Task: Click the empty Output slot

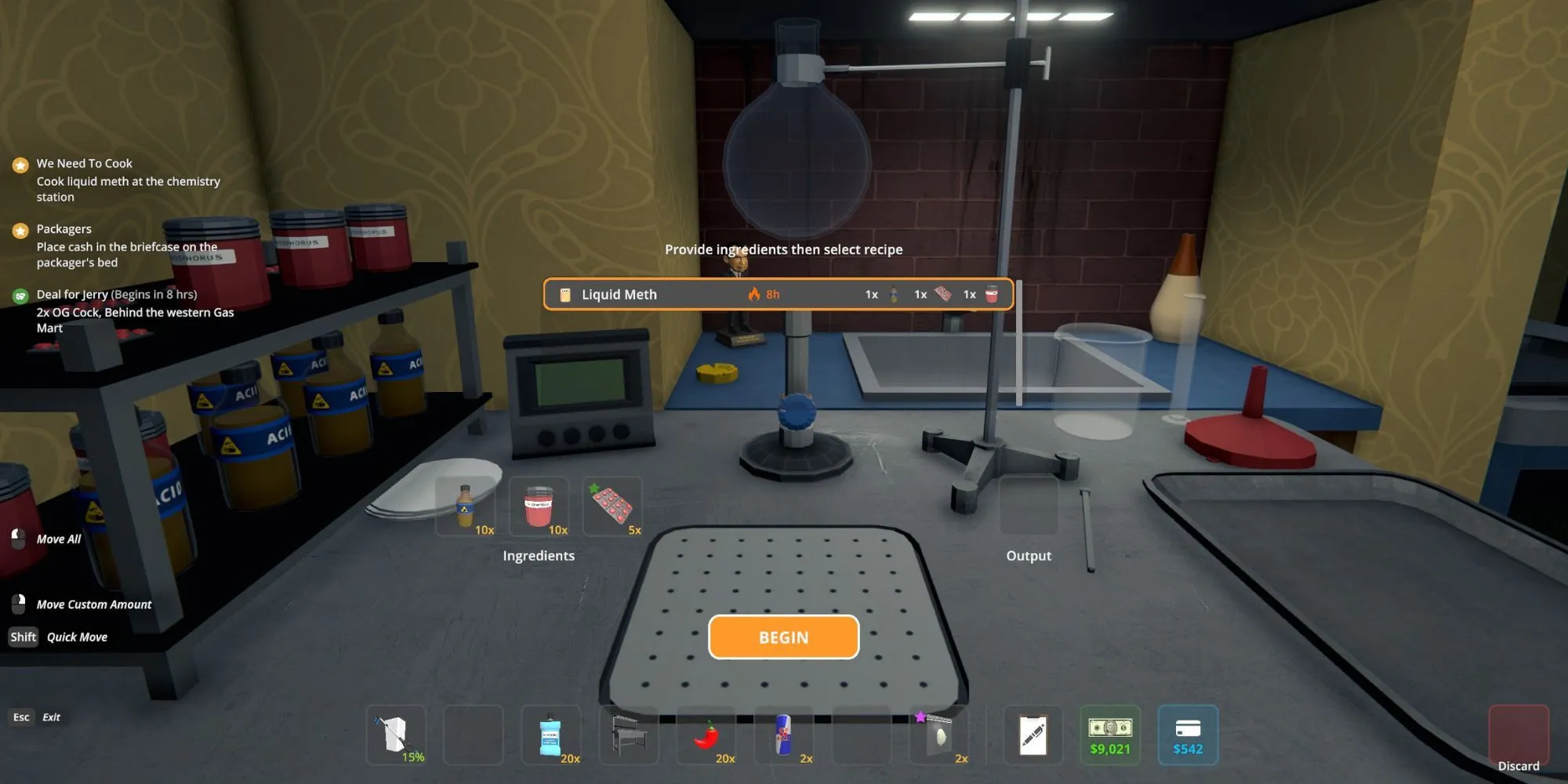Action: tap(1029, 506)
